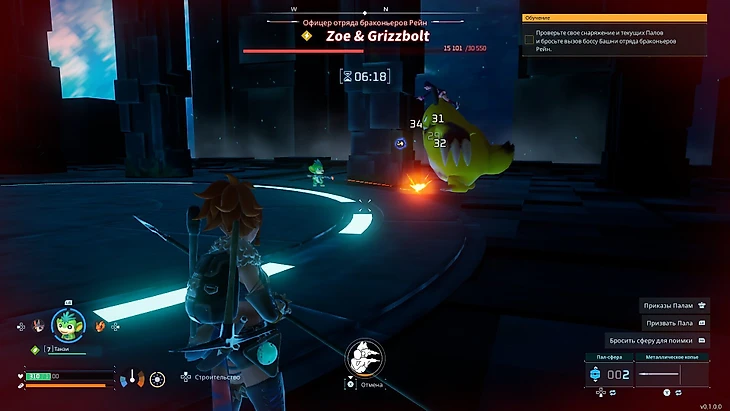Image resolution: width=730 pixels, height=411 pixels.
Task: Click the temperature gauge icon
Action: (x=131, y=378)
